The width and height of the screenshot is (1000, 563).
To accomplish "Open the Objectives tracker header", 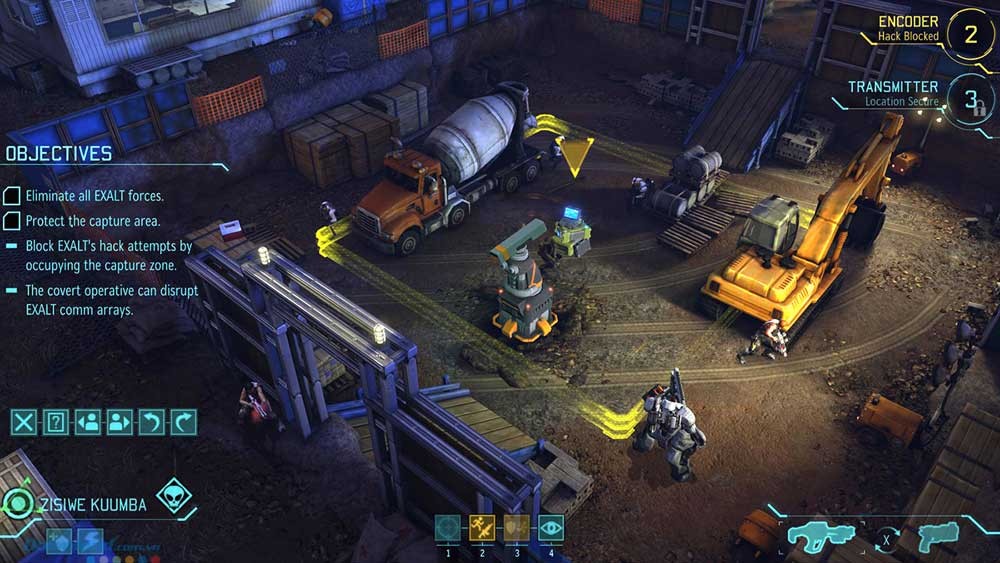I will (59, 154).
